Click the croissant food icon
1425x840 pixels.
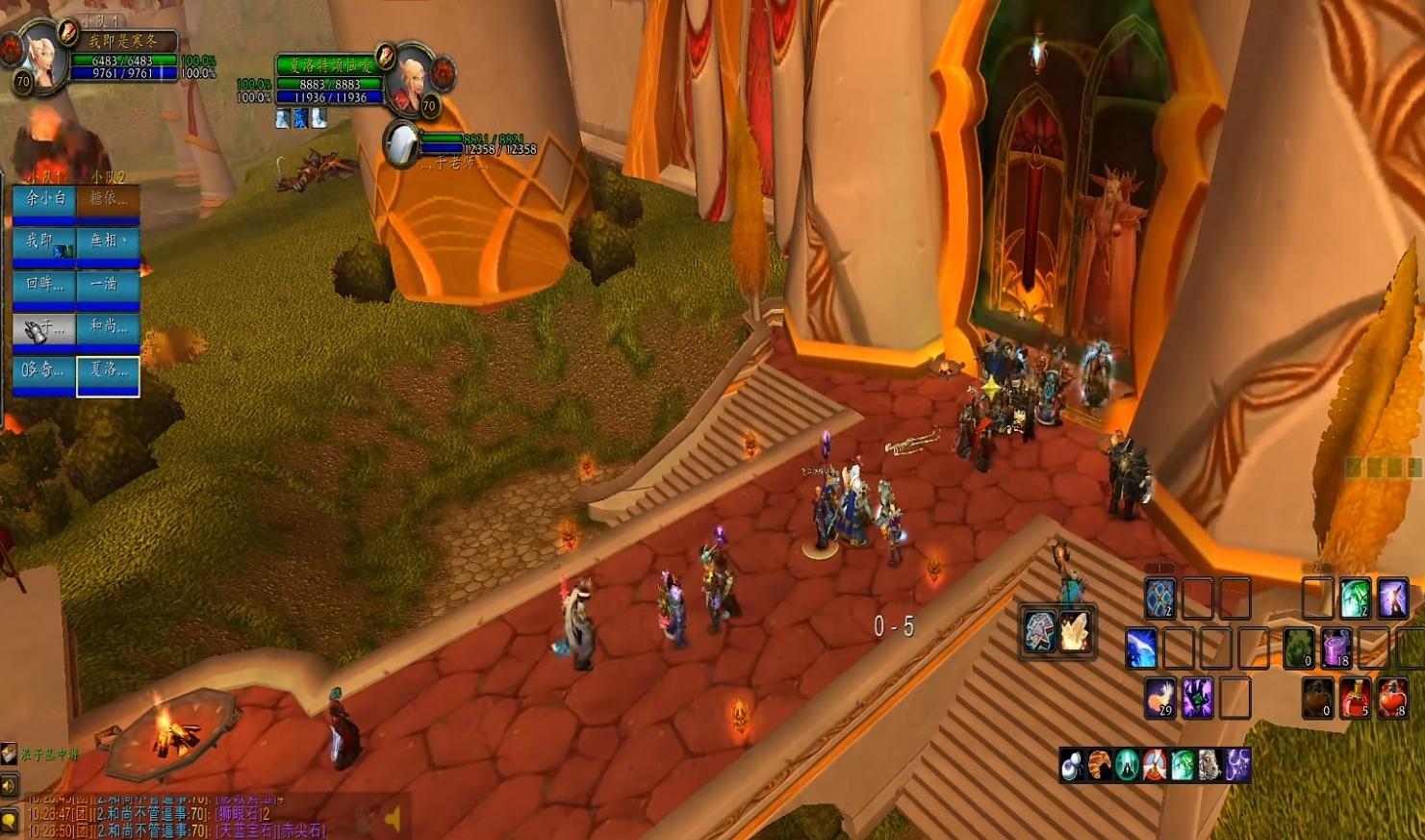[x=1100, y=765]
